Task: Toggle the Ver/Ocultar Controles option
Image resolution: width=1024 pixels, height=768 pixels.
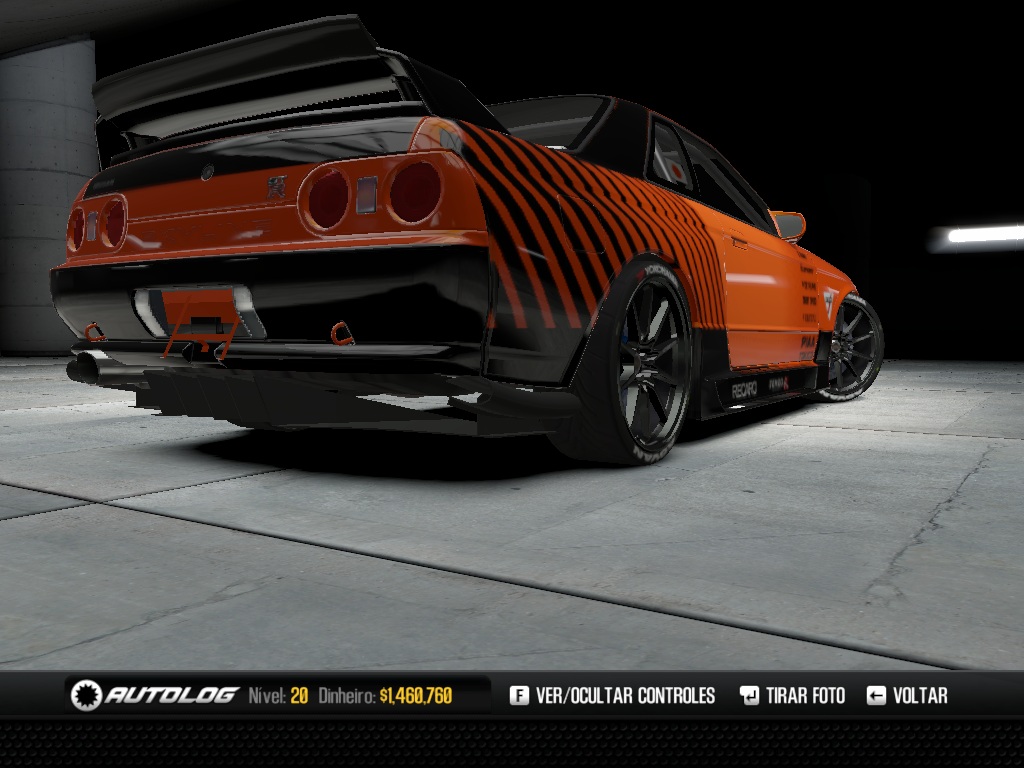Action: [613, 695]
